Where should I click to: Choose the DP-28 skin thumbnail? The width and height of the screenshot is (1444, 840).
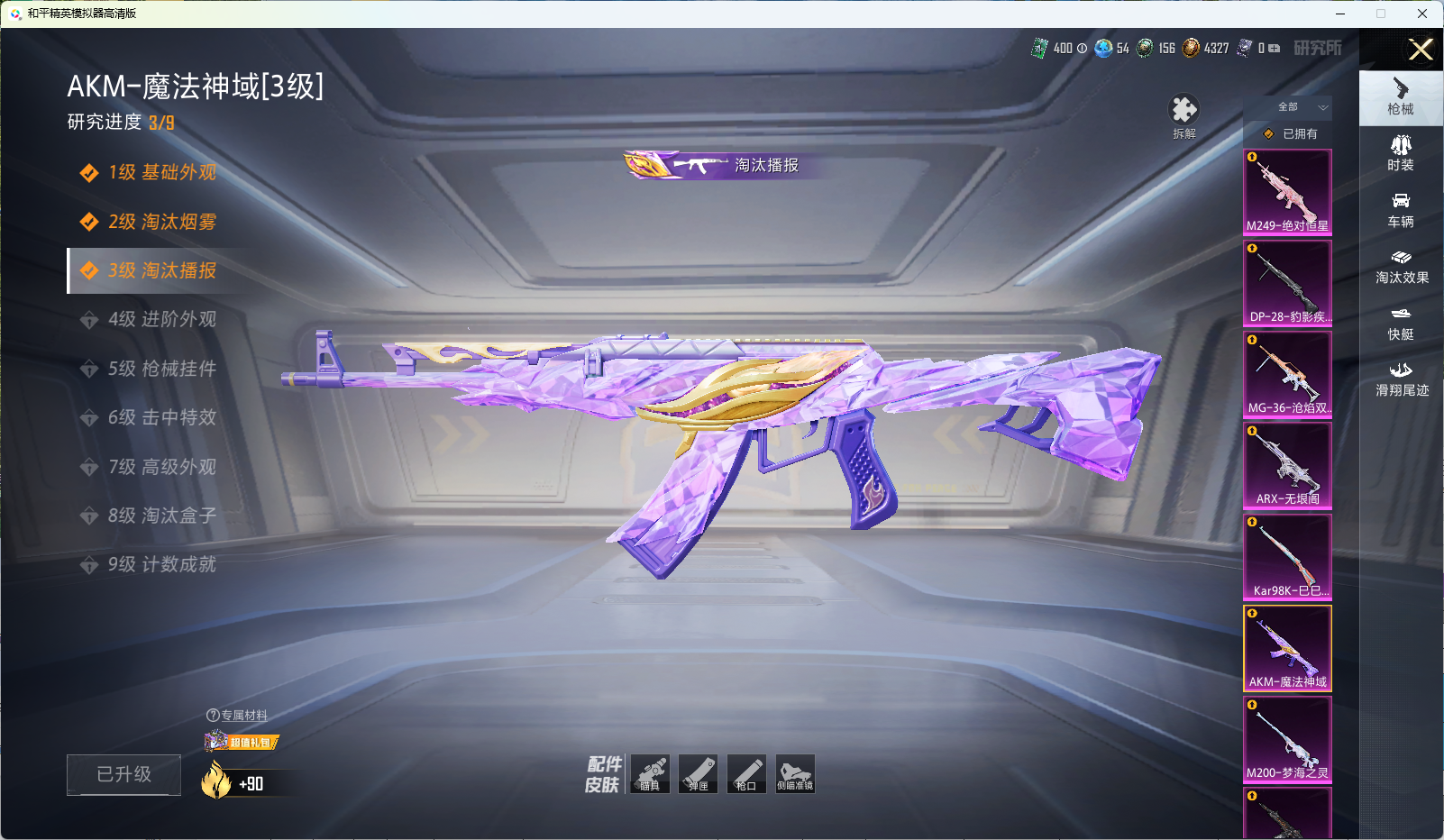1287,283
